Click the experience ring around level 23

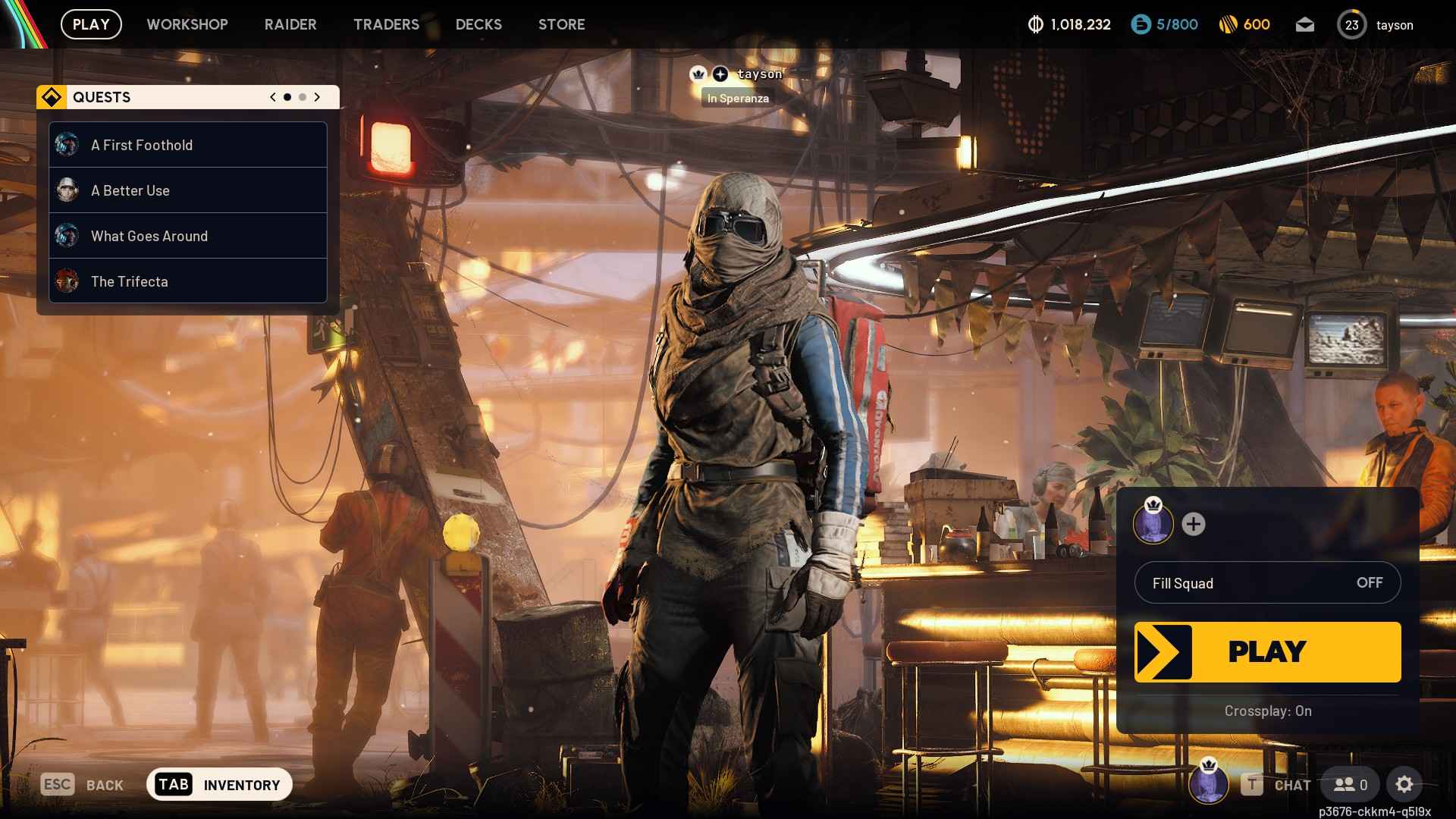tap(1351, 24)
